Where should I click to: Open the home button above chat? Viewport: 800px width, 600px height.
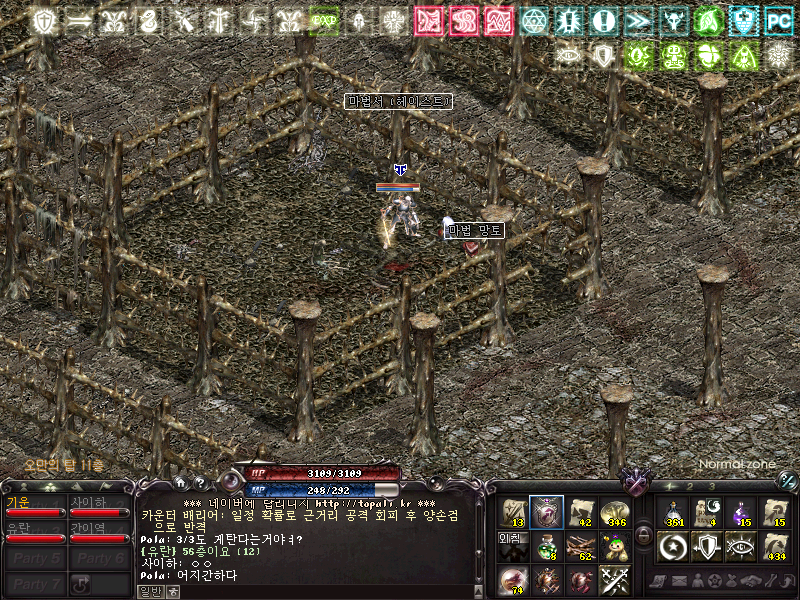181,483
